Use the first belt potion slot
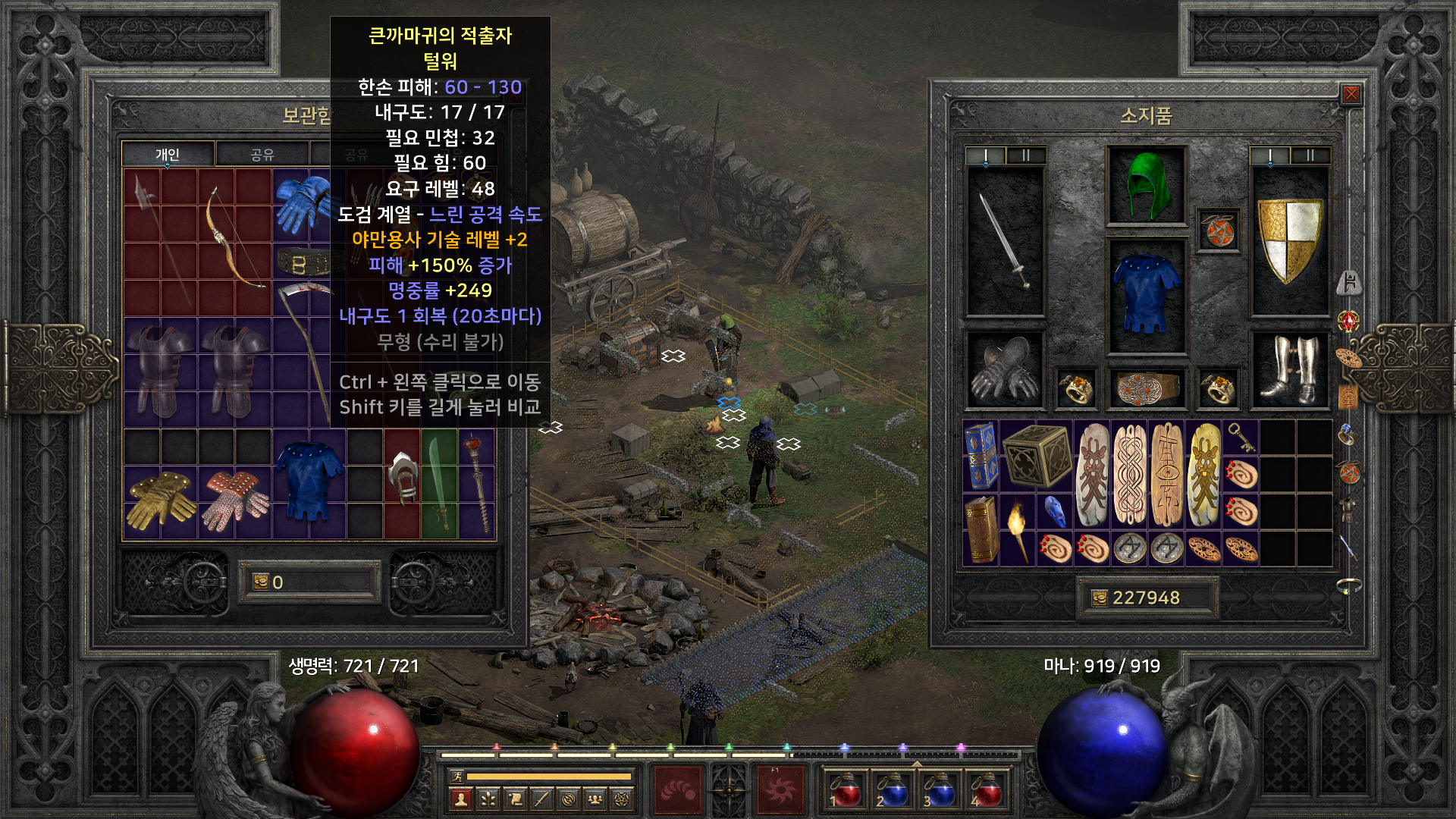The image size is (1456, 819). pyautogui.click(x=846, y=789)
